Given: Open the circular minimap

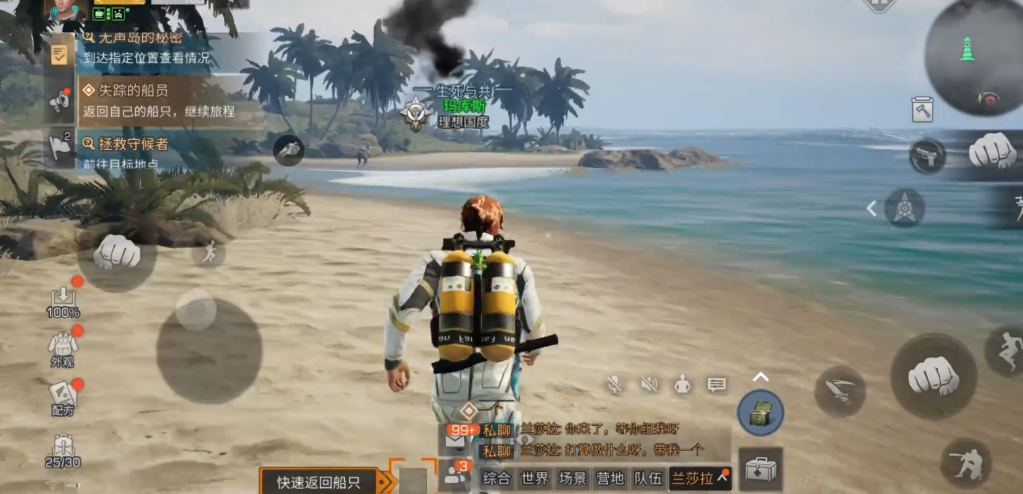Looking at the screenshot, I should (x=973, y=57).
